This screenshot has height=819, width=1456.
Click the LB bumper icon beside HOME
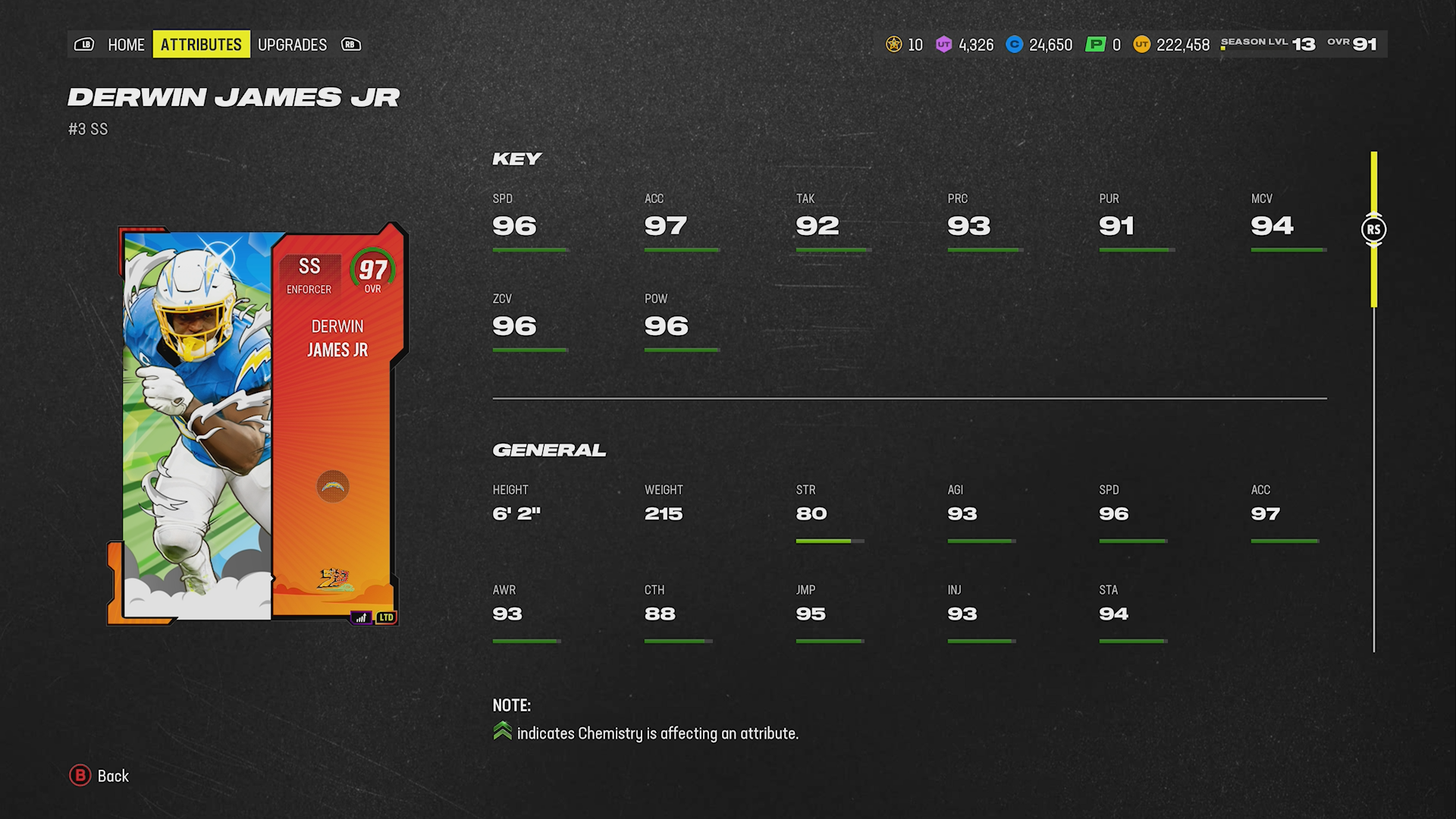tap(85, 45)
